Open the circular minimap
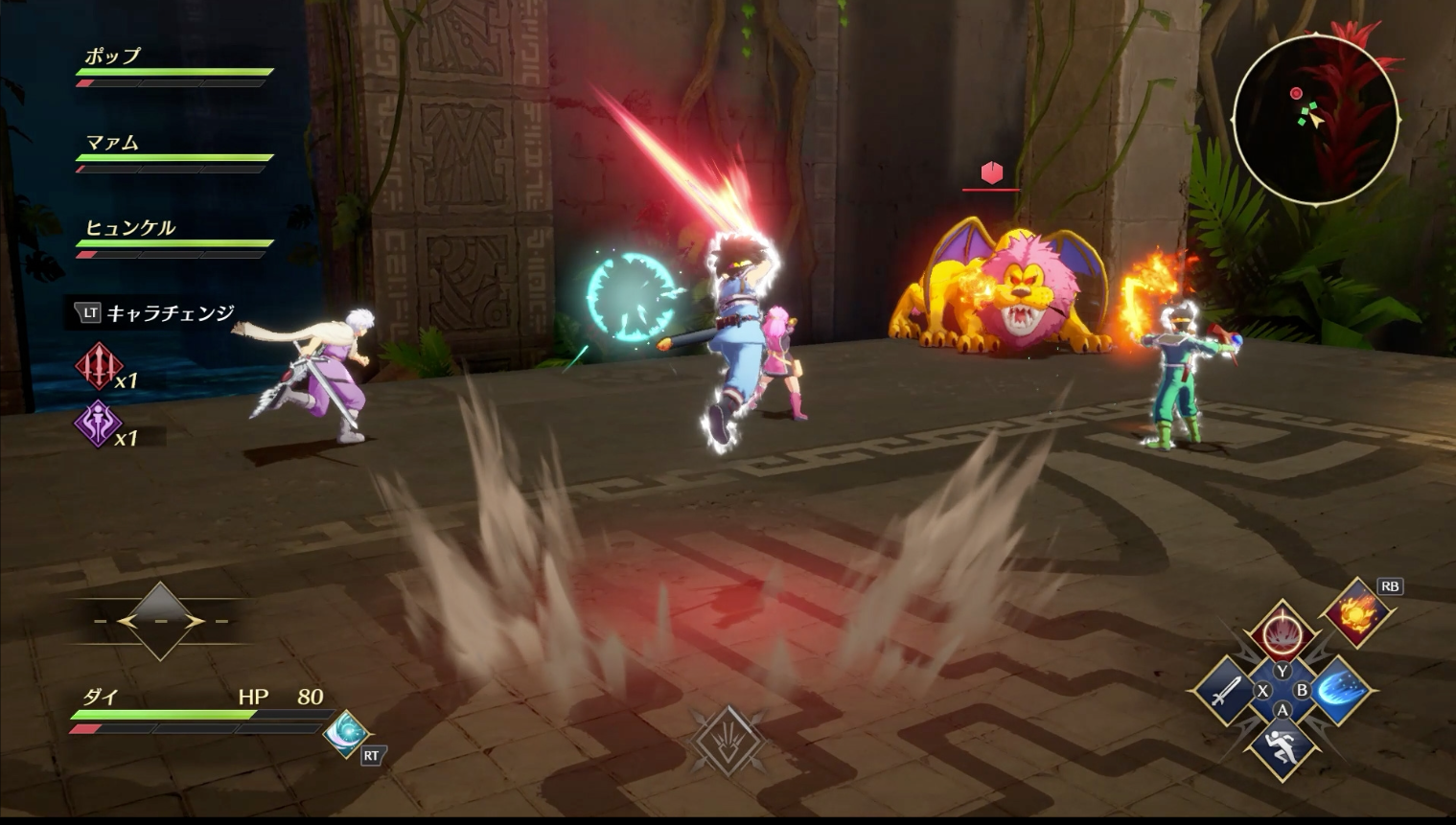 pos(1314,120)
